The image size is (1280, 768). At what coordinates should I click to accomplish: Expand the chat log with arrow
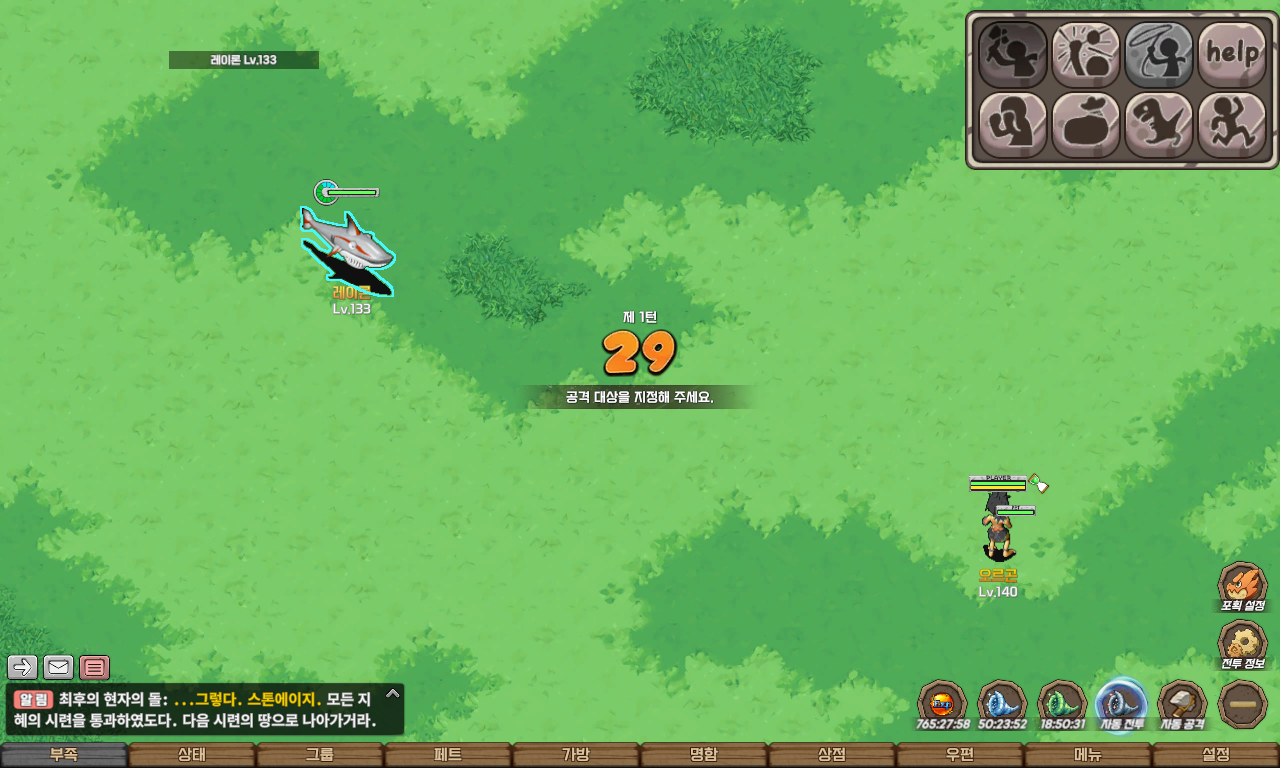pyautogui.click(x=392, y=693)
